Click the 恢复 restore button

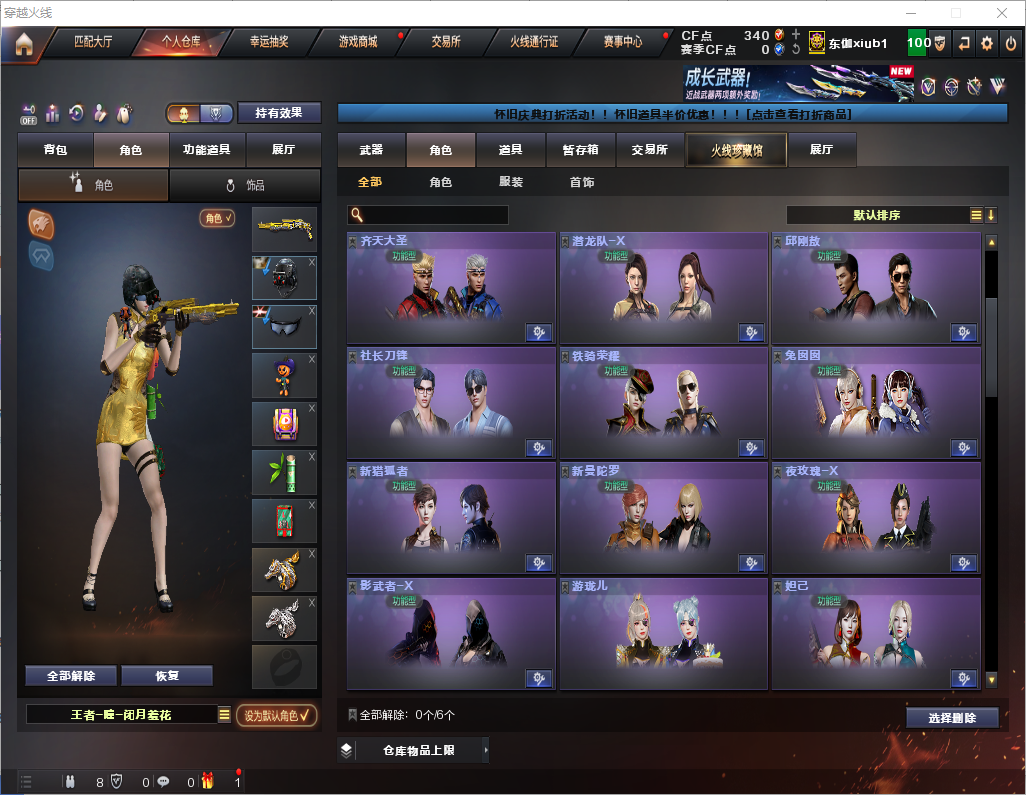[x=167, y=675]
